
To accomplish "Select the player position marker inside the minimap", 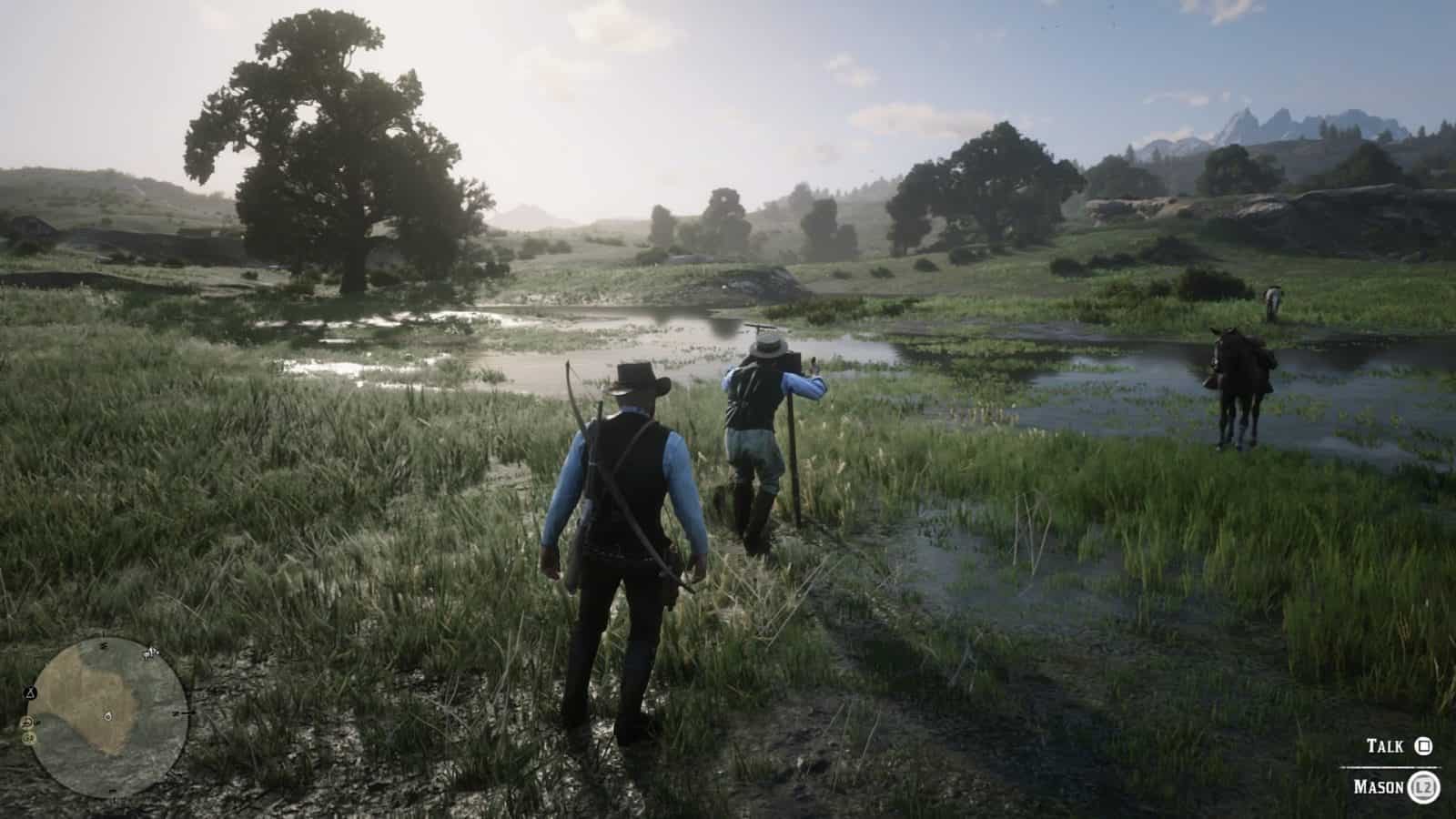I will (x=107, y=716).
